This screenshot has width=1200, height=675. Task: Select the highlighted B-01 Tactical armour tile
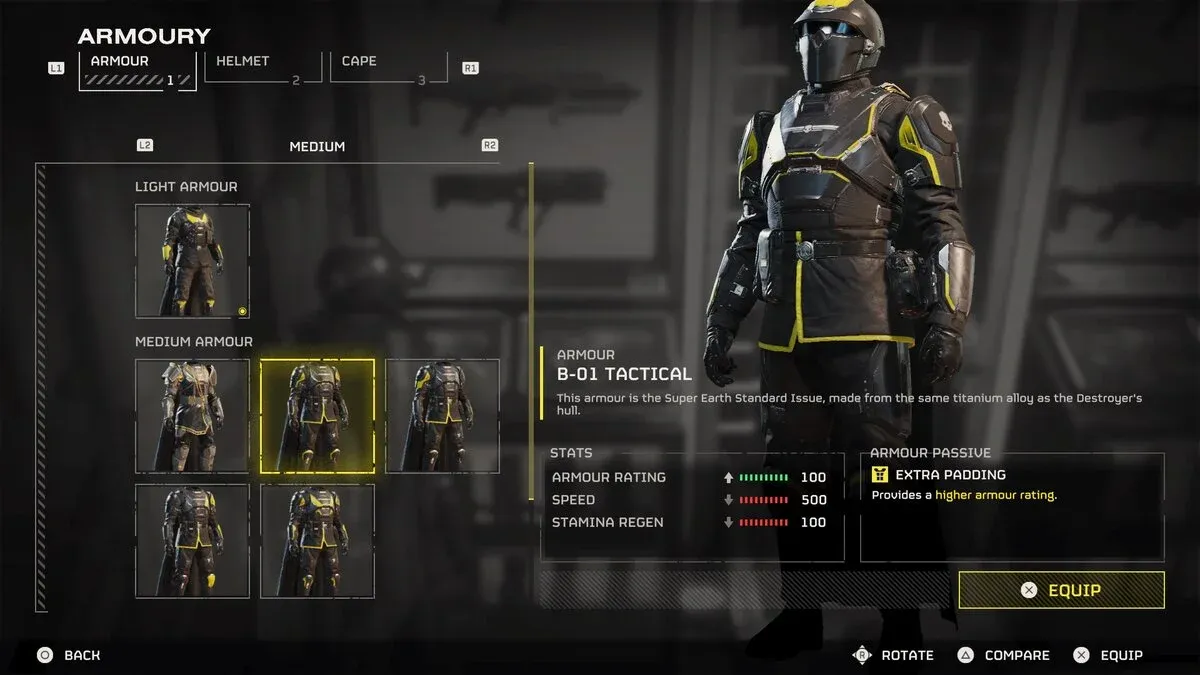(x=317, y=416)
